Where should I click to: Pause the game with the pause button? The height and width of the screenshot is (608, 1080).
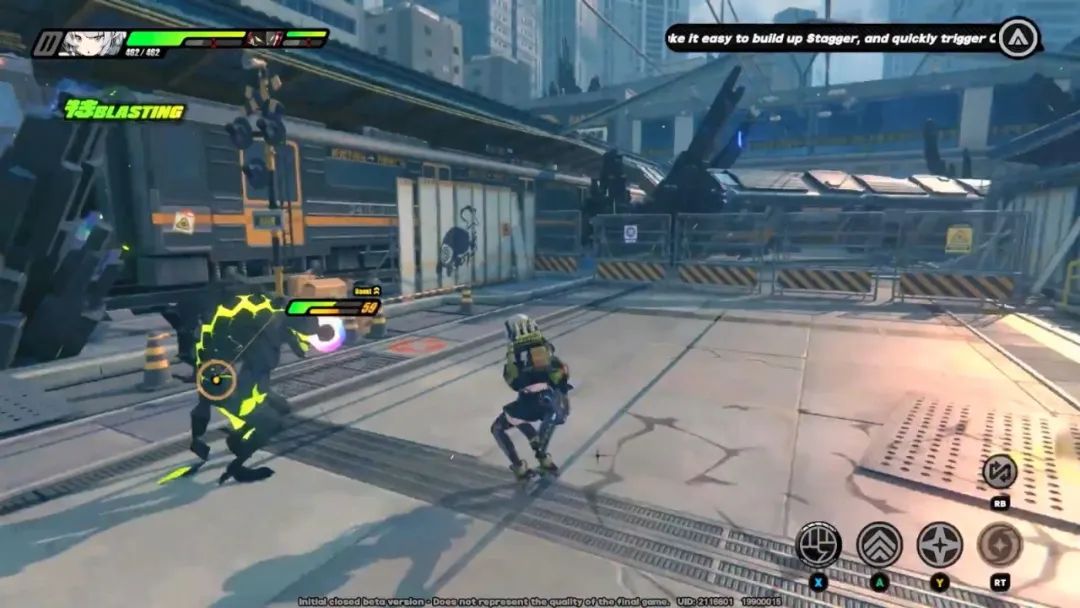click(x=46, y=43)
